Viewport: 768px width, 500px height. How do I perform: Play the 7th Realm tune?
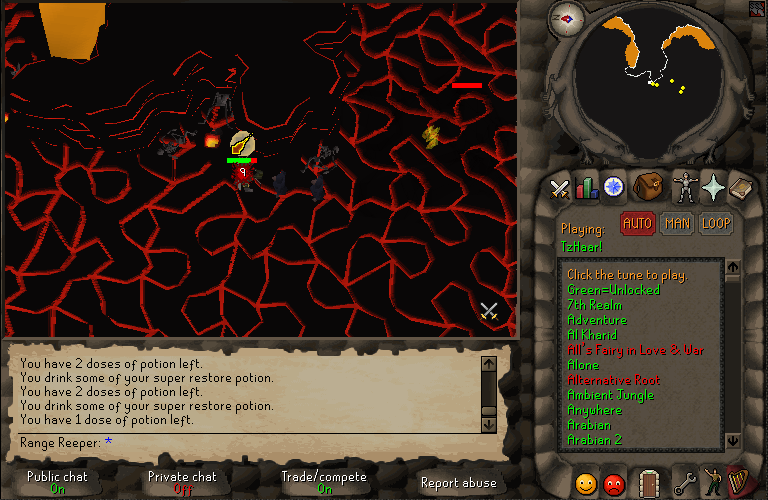pyautogui.click(x=594, y=305)
